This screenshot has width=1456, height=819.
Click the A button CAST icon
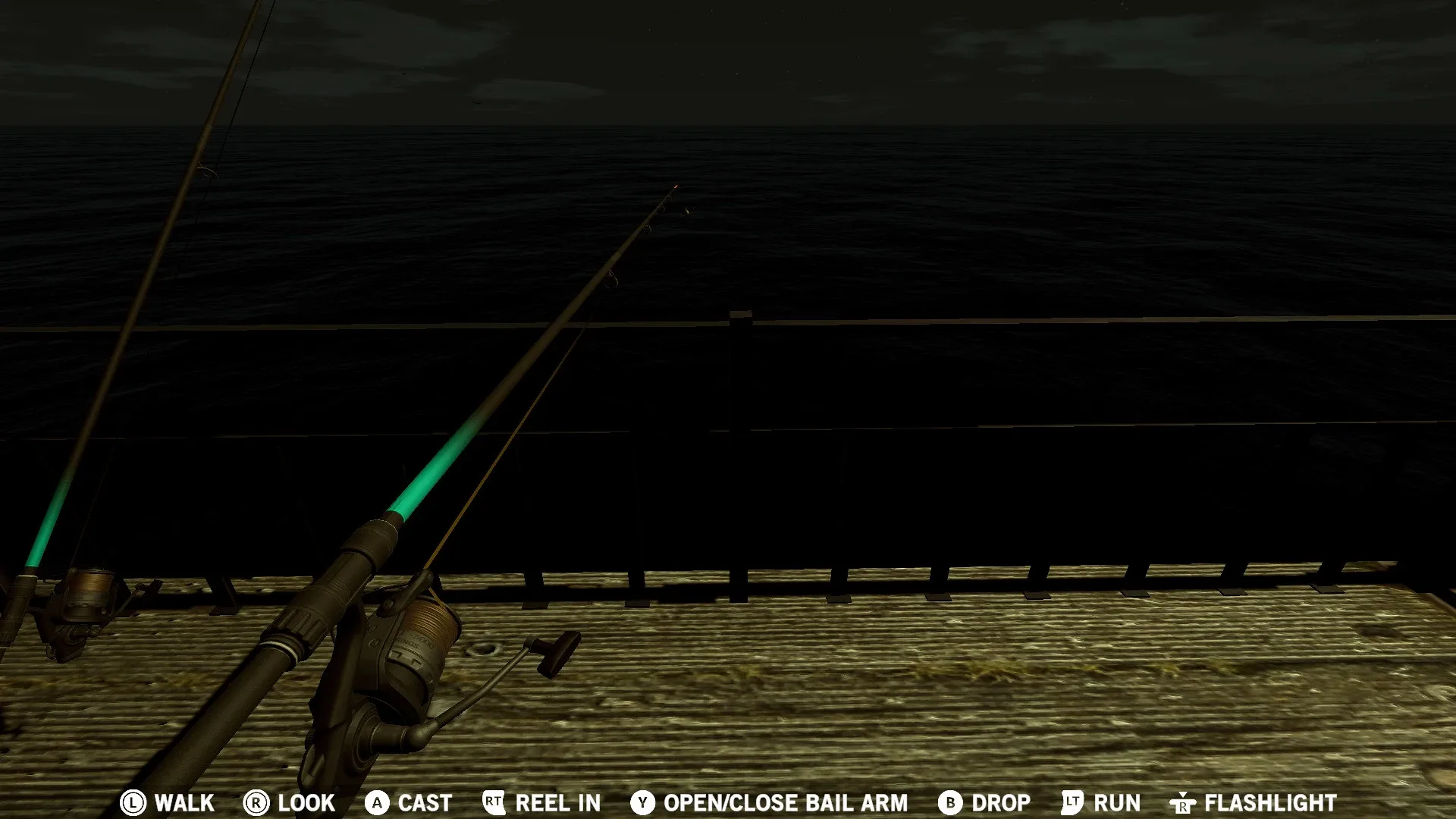[x=377, y=803]
